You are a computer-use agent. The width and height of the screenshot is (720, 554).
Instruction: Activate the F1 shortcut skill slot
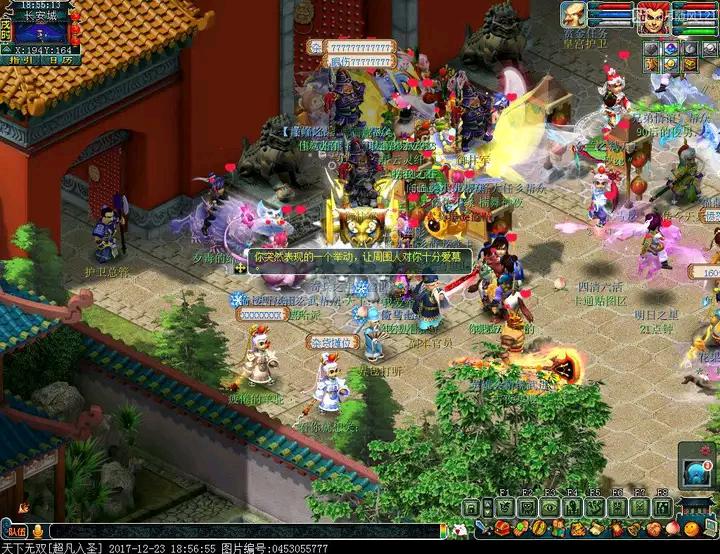click(505, 507)
